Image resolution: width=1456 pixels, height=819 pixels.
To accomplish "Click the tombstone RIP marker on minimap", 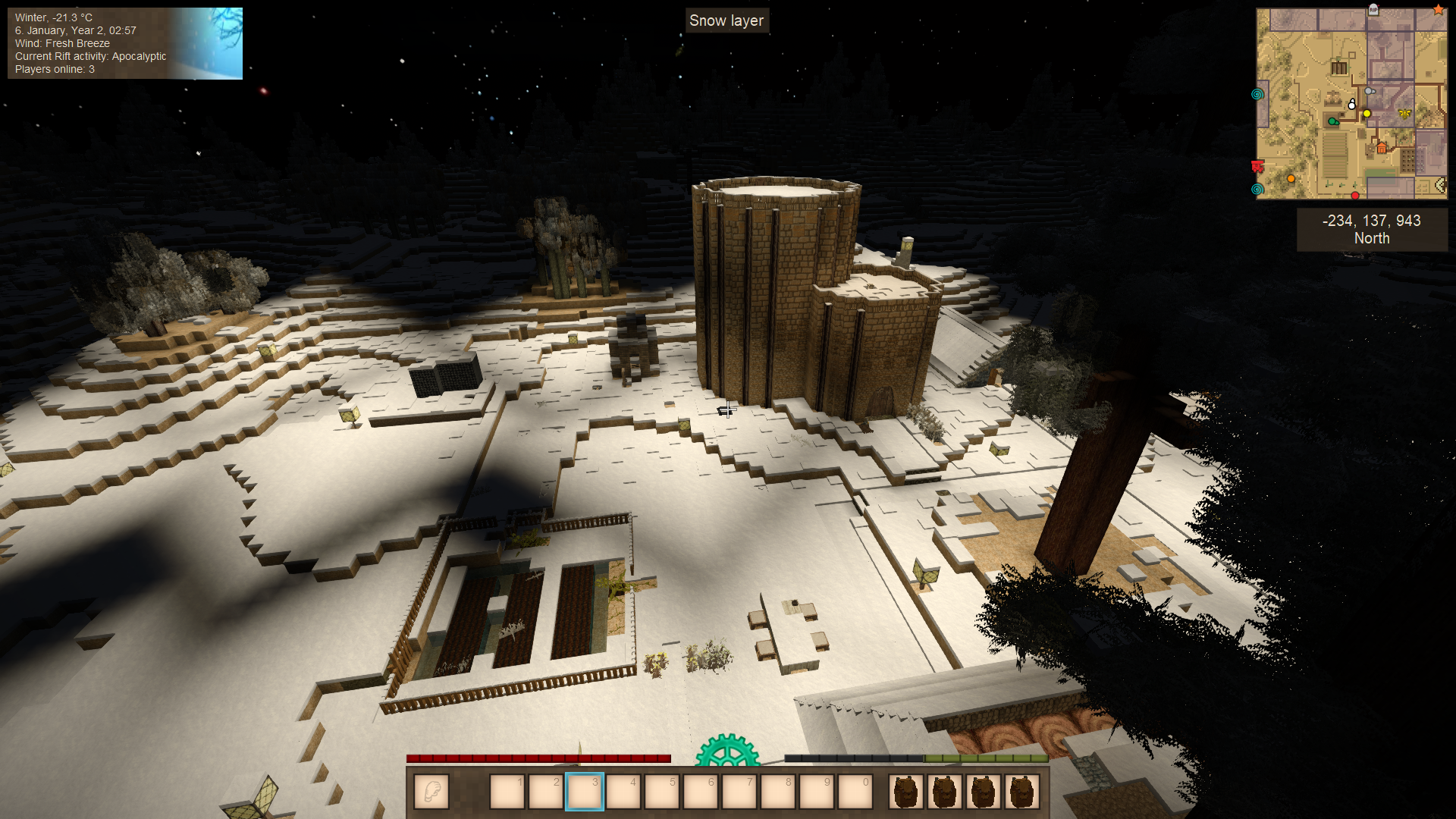I will pyautogui.click(x=1373, y=10).
